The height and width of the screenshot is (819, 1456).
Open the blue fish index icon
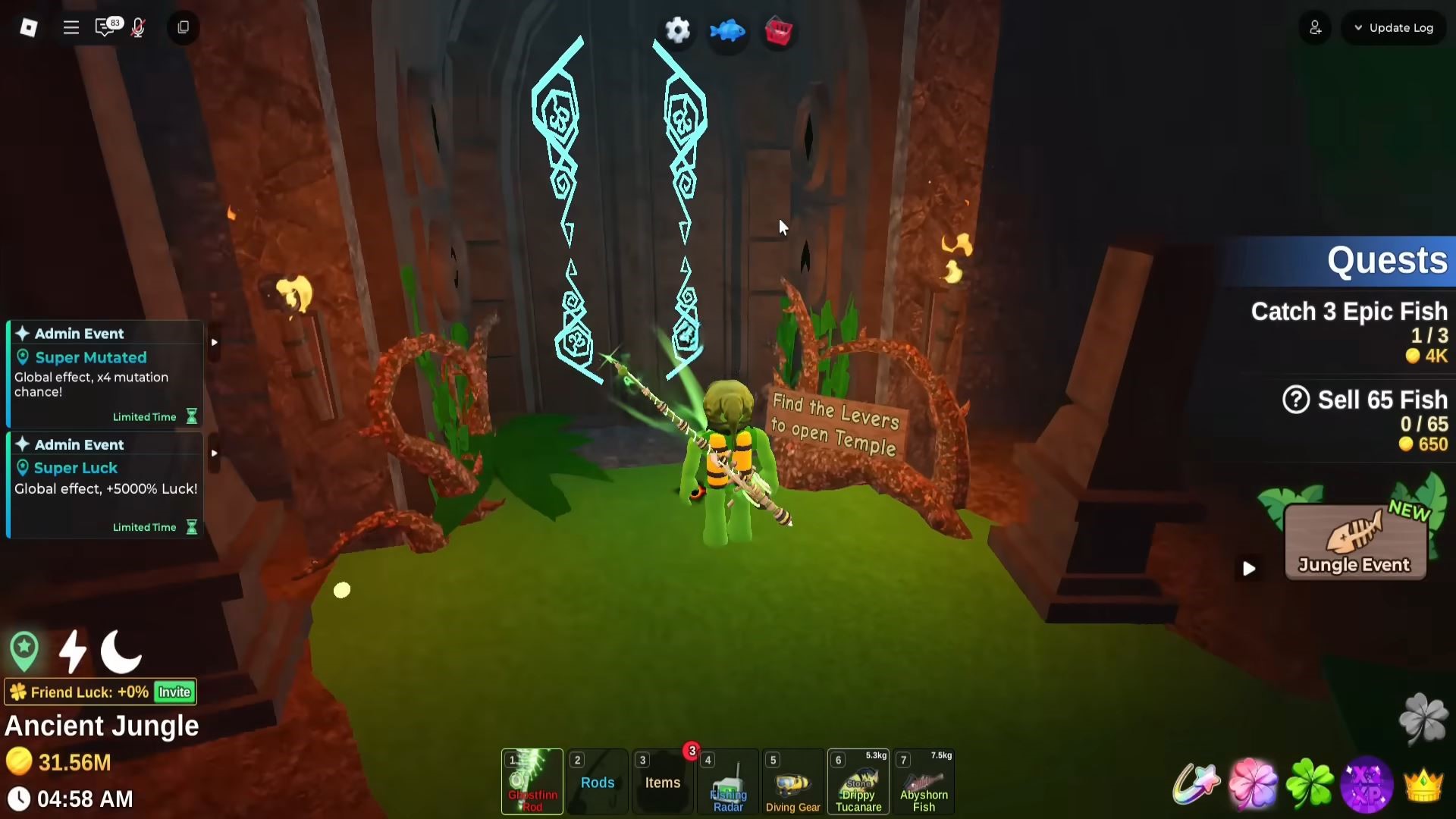coord(727,31)
